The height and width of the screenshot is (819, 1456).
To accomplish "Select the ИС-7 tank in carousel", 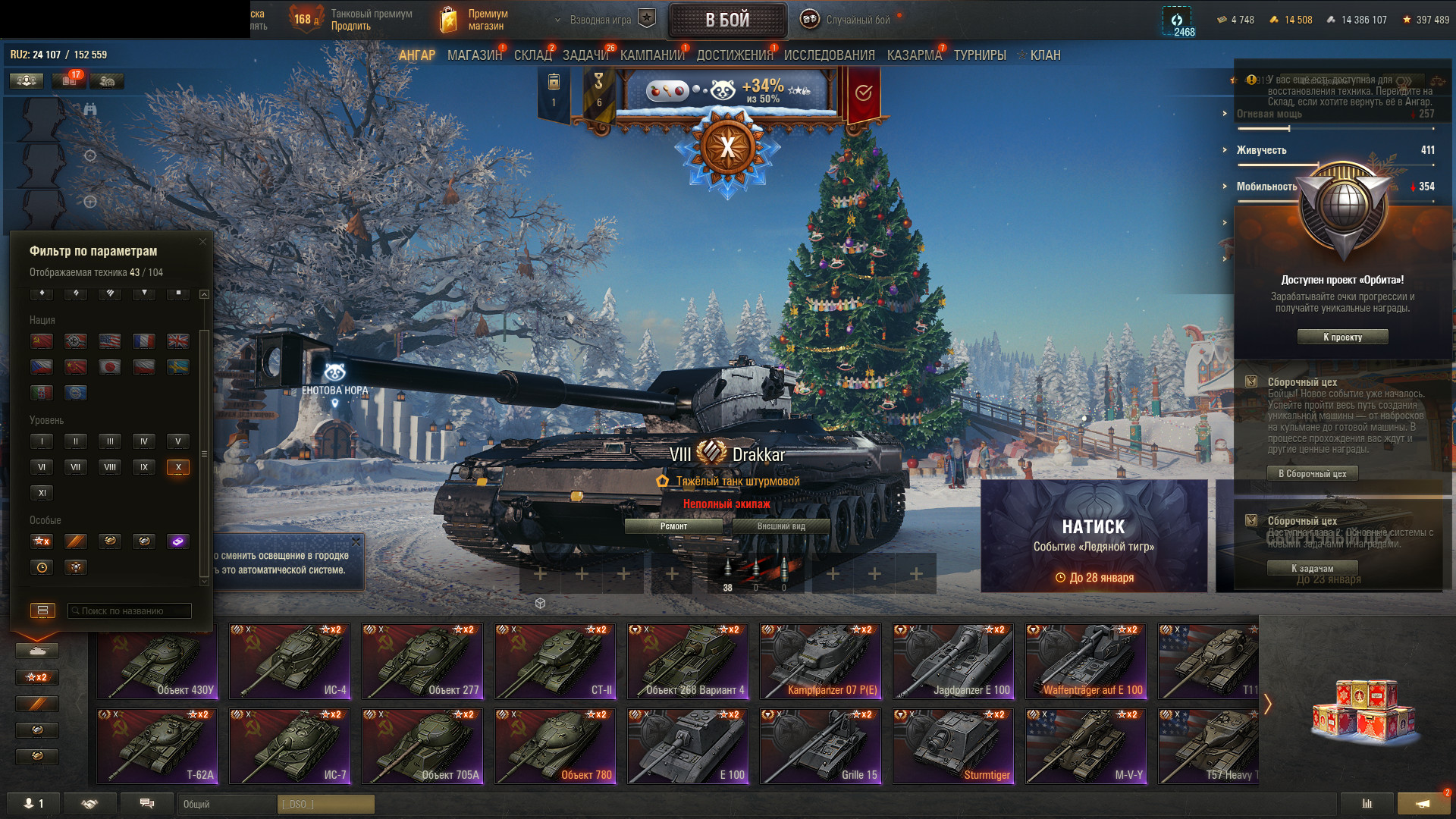I will click(x=290, y=746).
